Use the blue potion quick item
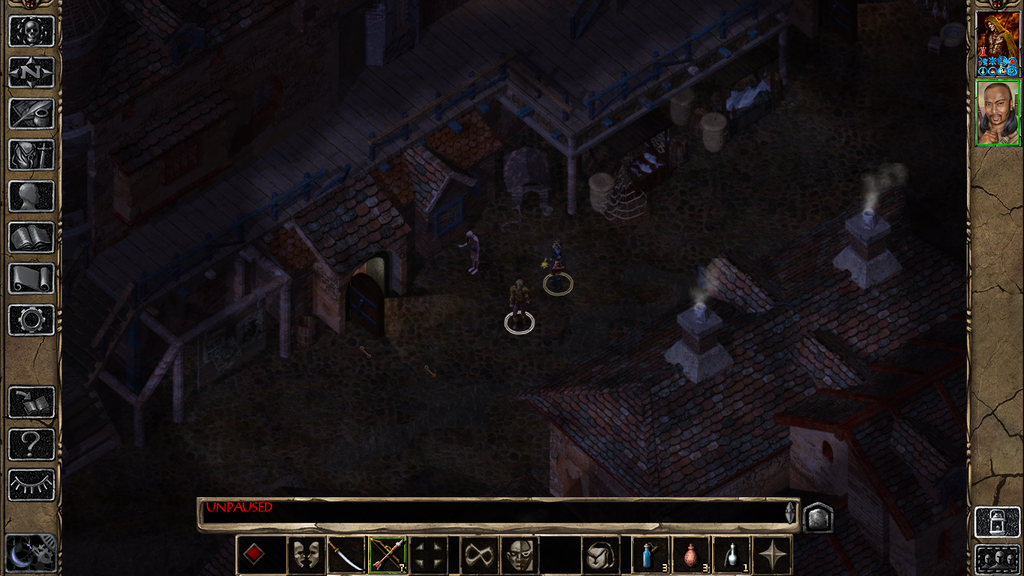This screenshot has height=576, width=1024. click(649, 555)
